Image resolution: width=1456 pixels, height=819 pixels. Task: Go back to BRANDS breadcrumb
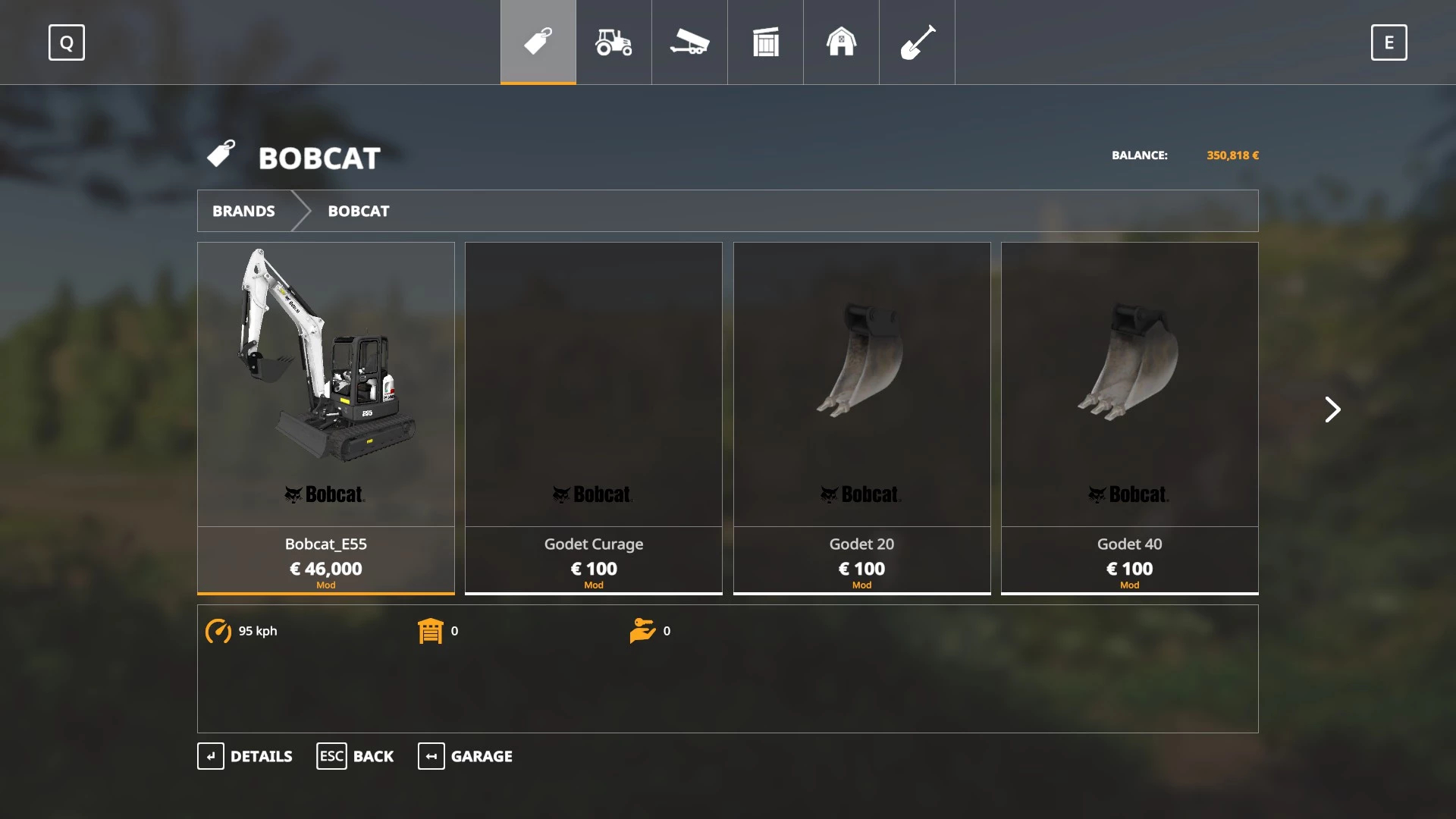(x=243, y=211)
